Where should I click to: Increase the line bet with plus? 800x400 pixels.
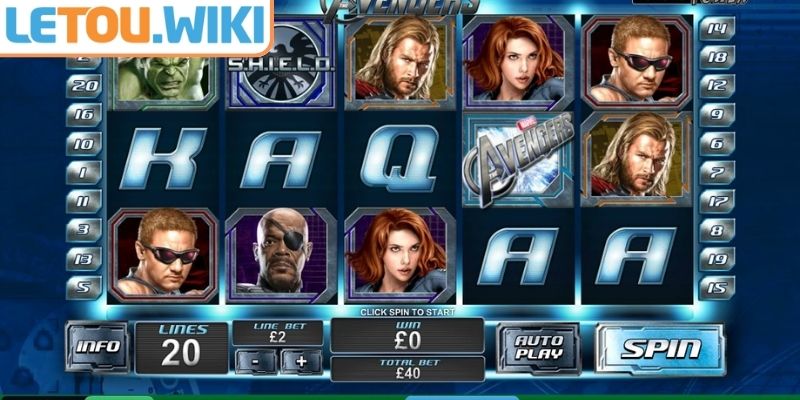point(302,362)
